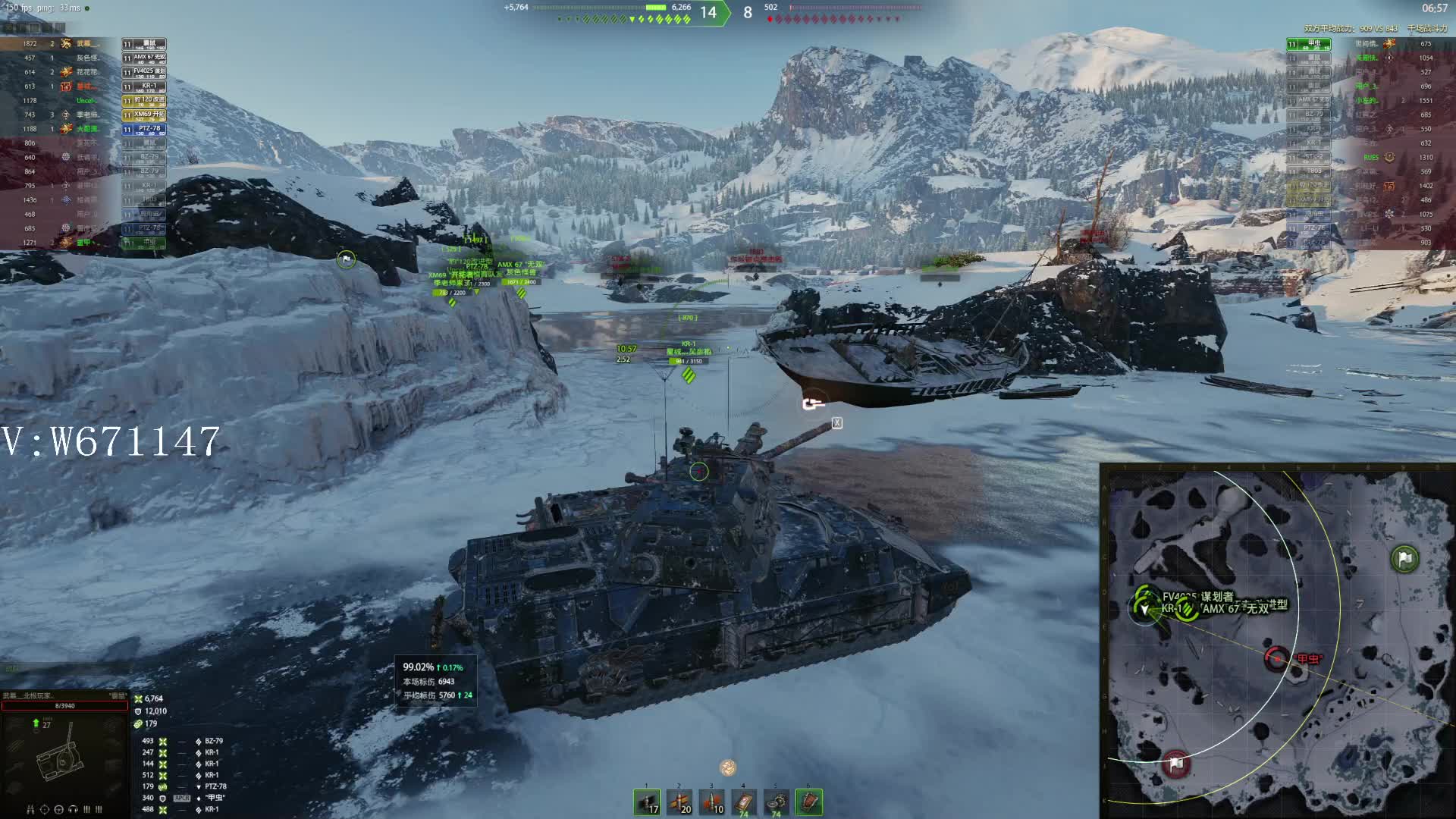Viewport: 1456px width, 819px height.
Task: Activate the gear-and-track consumable in slot 5
Action: [777, 802]
